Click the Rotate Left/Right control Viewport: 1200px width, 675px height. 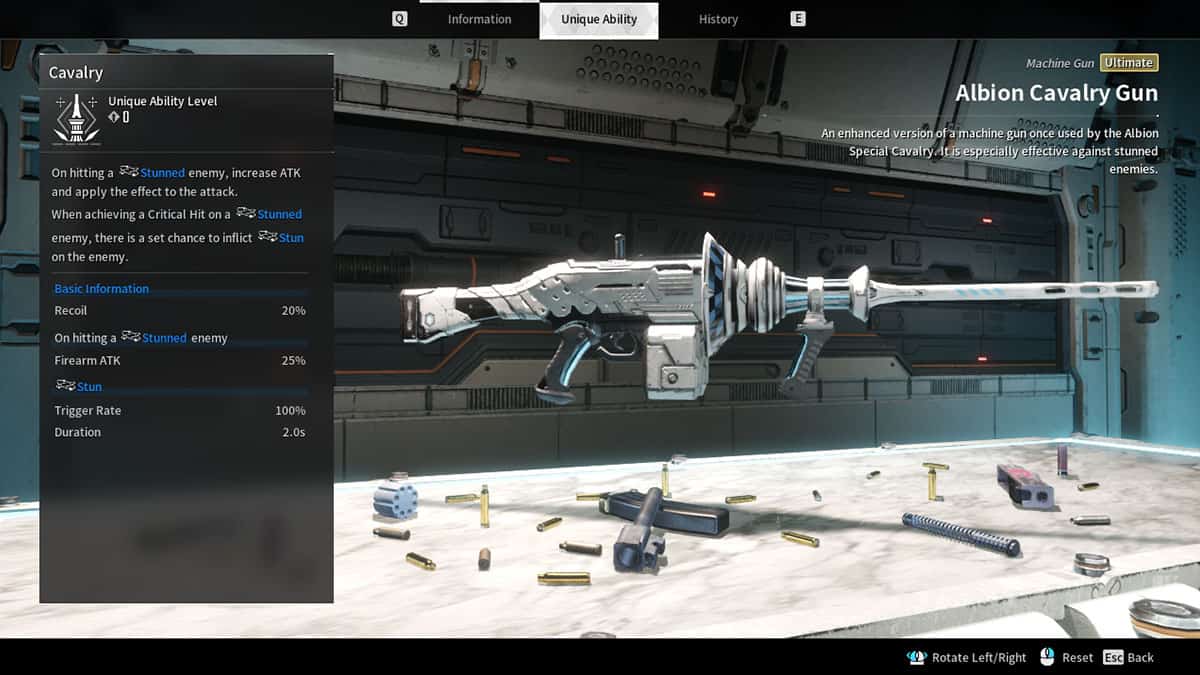pyautogui.click(x=967, y=657)
